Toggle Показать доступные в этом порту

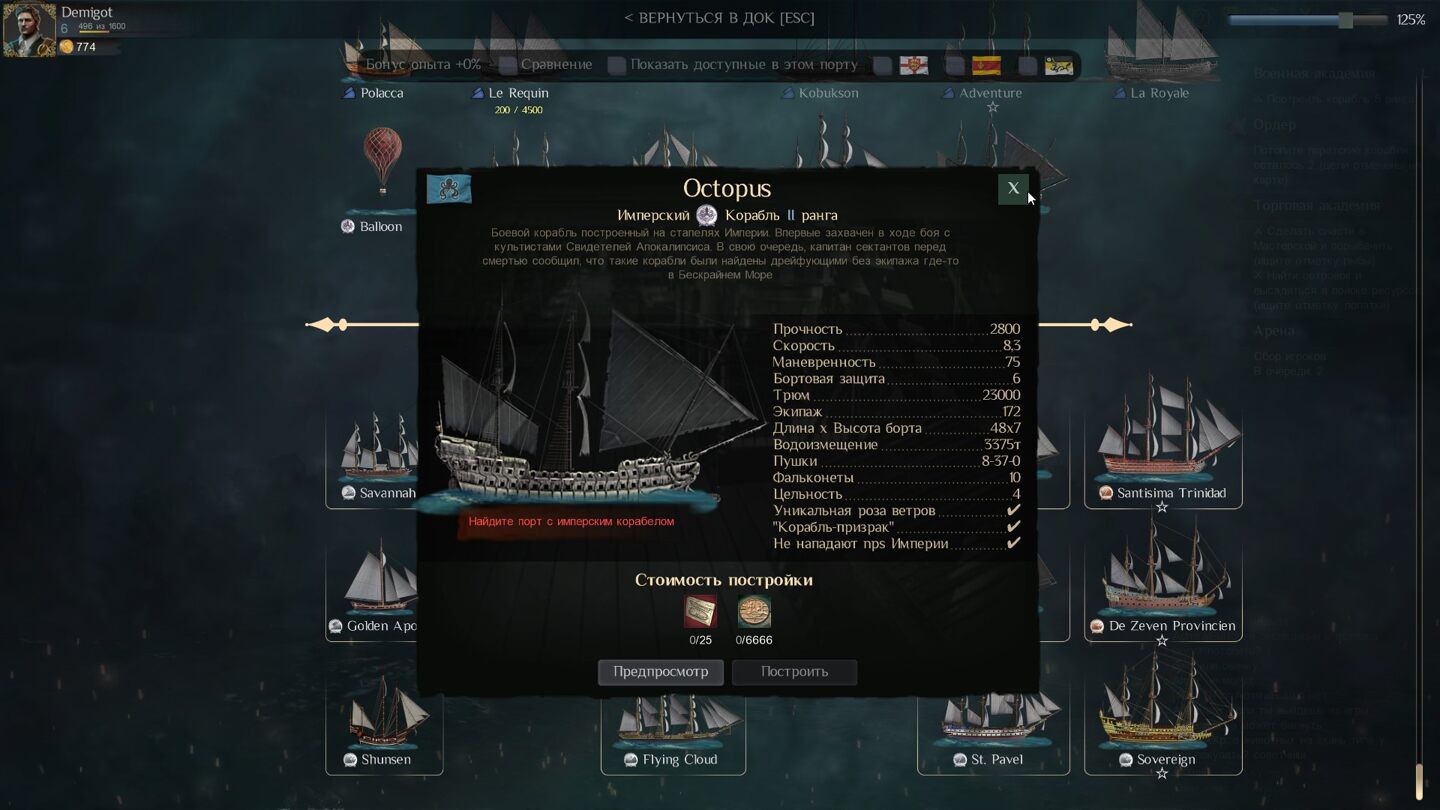pyautogui.click(x=617, y=65)
